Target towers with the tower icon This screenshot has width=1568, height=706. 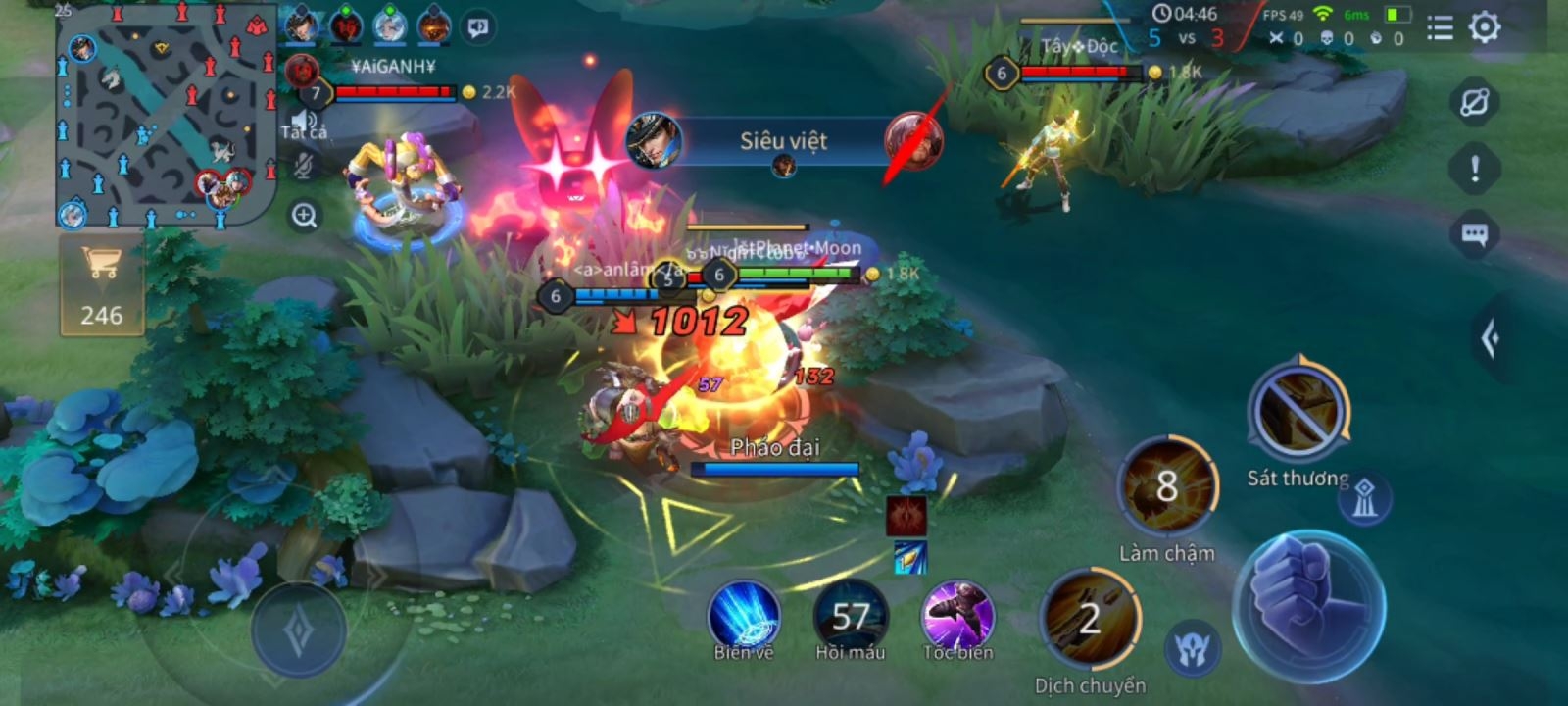1364,501
